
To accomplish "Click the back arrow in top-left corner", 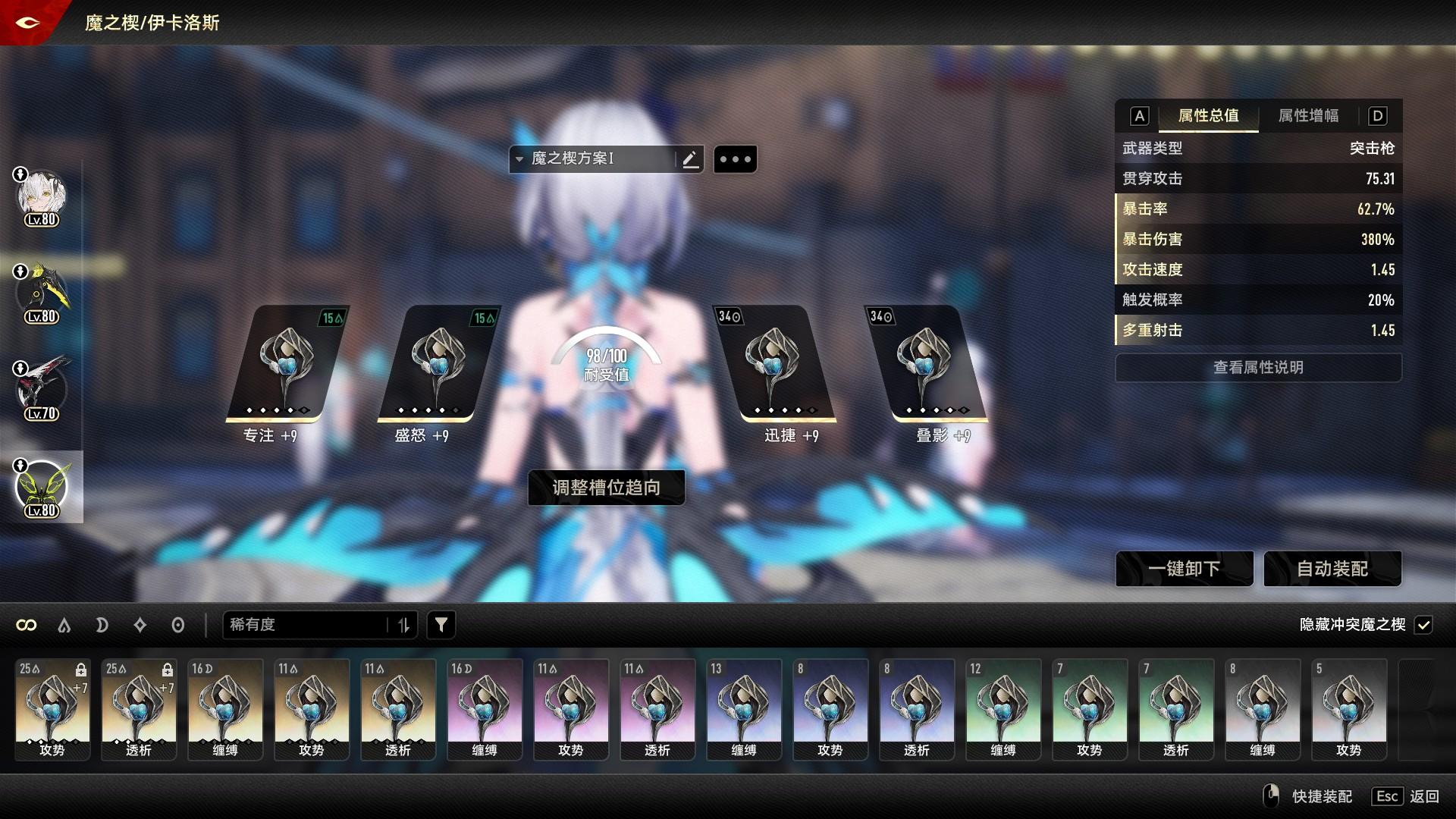I will (27, 23).
